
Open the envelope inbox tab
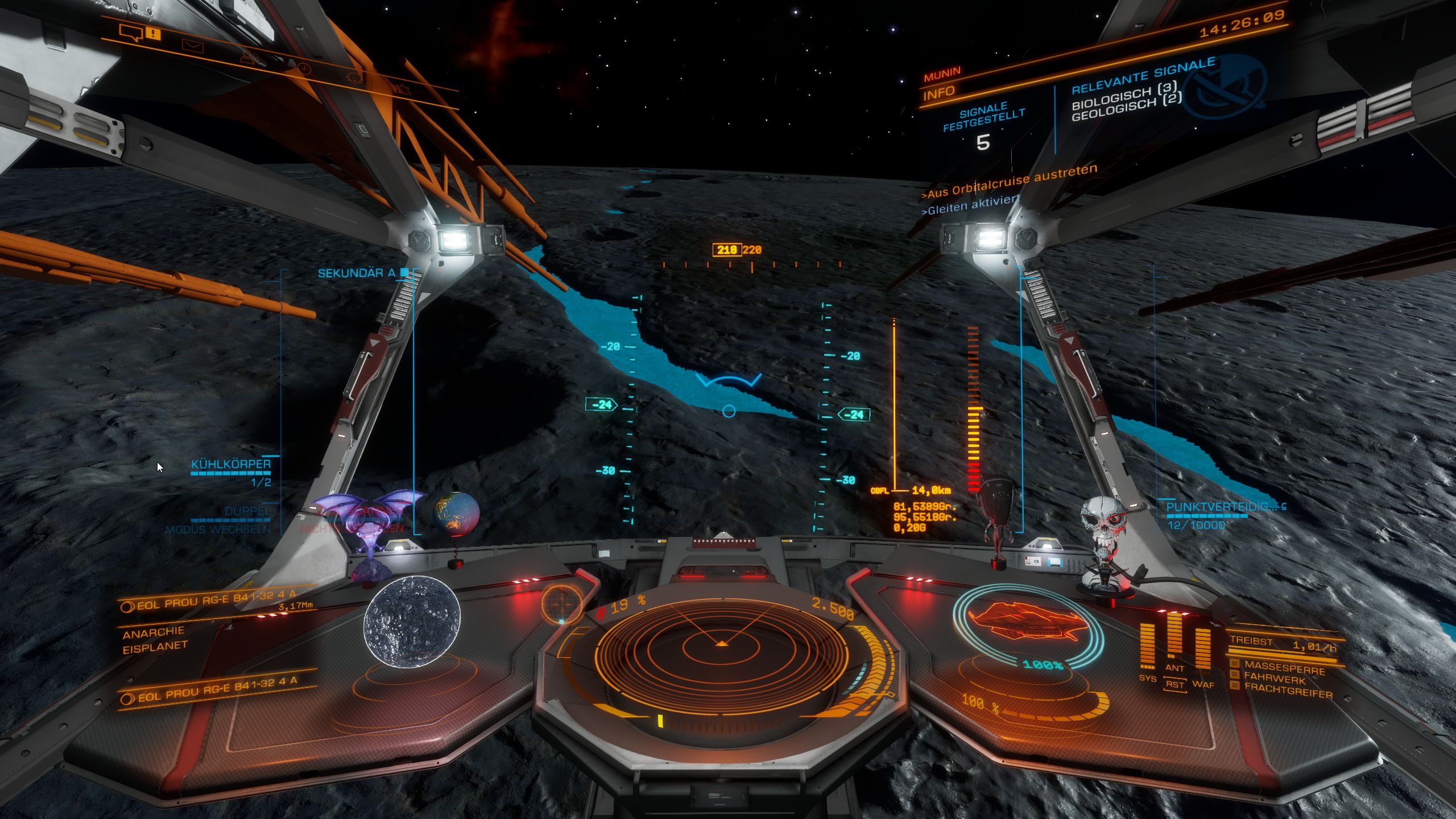tap(192, 45)
